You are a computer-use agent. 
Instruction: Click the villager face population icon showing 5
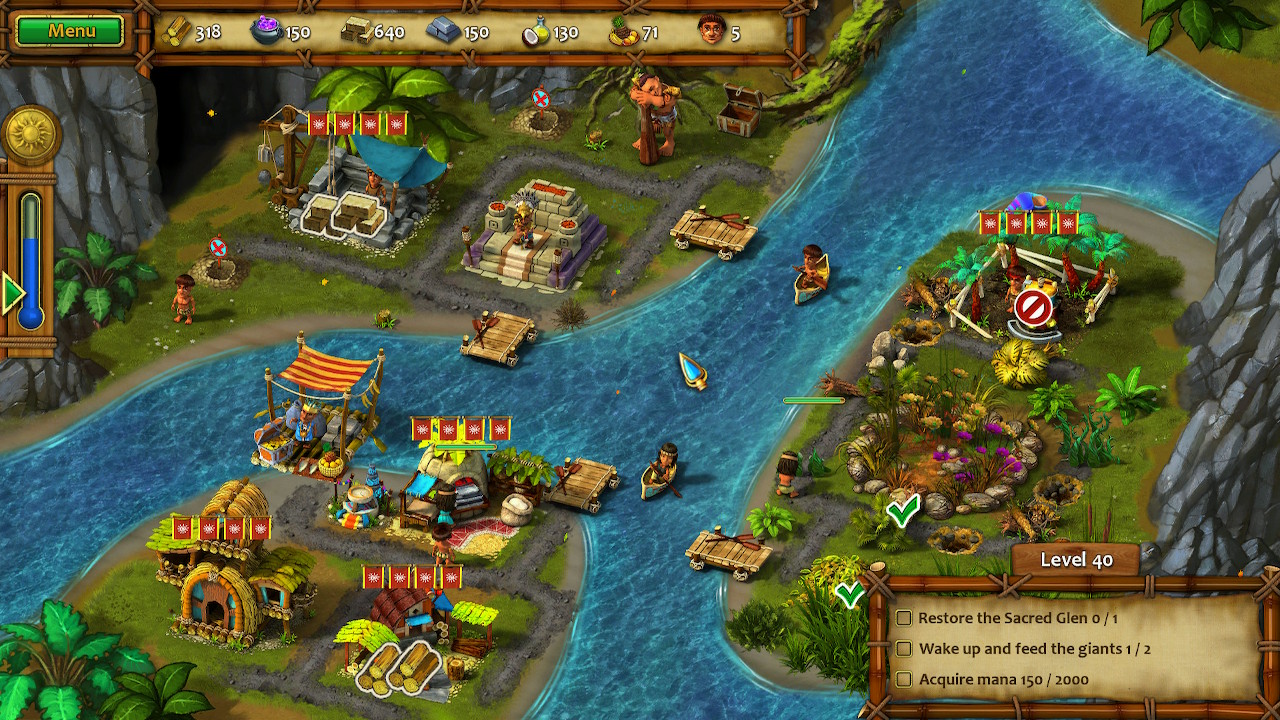713,31
